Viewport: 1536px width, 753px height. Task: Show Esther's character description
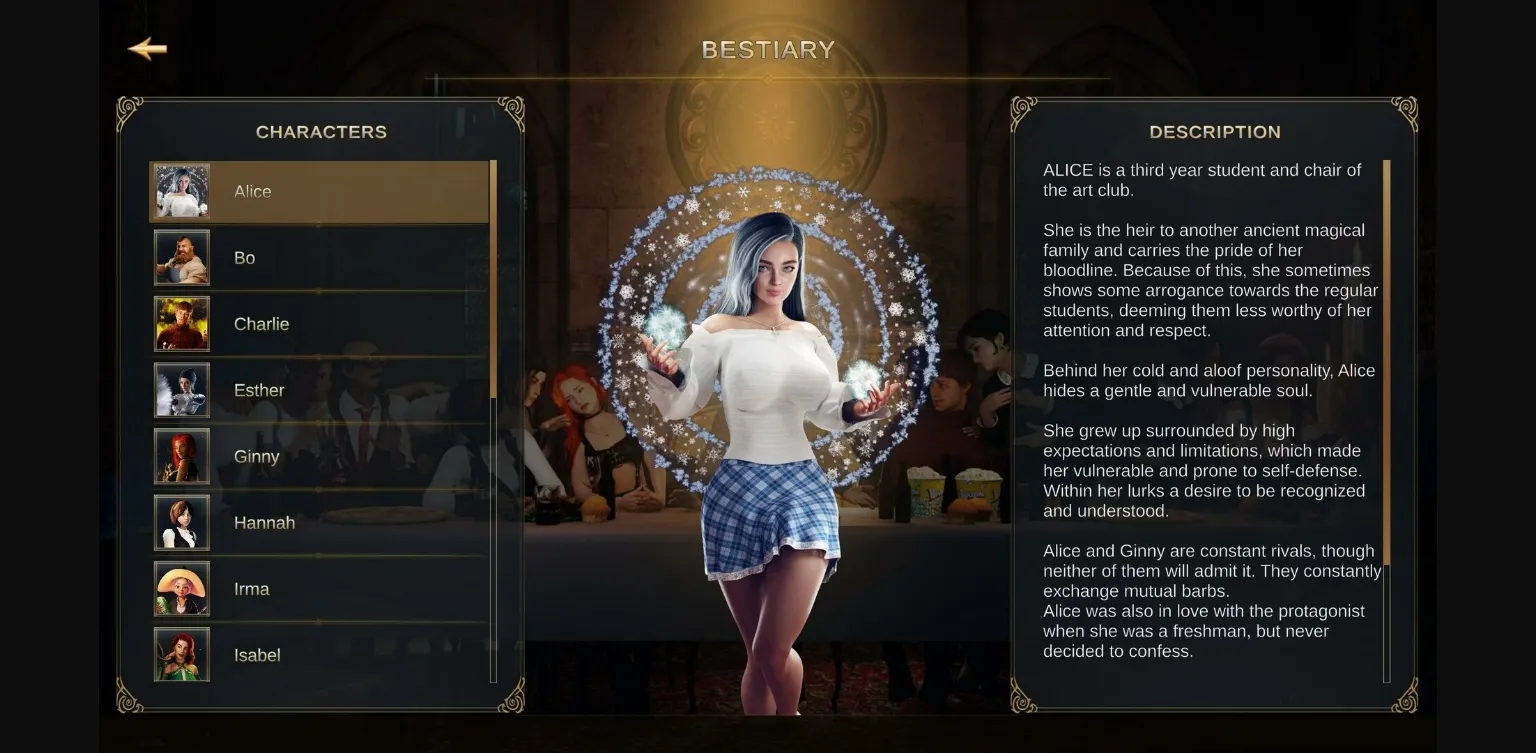point(318,390)
